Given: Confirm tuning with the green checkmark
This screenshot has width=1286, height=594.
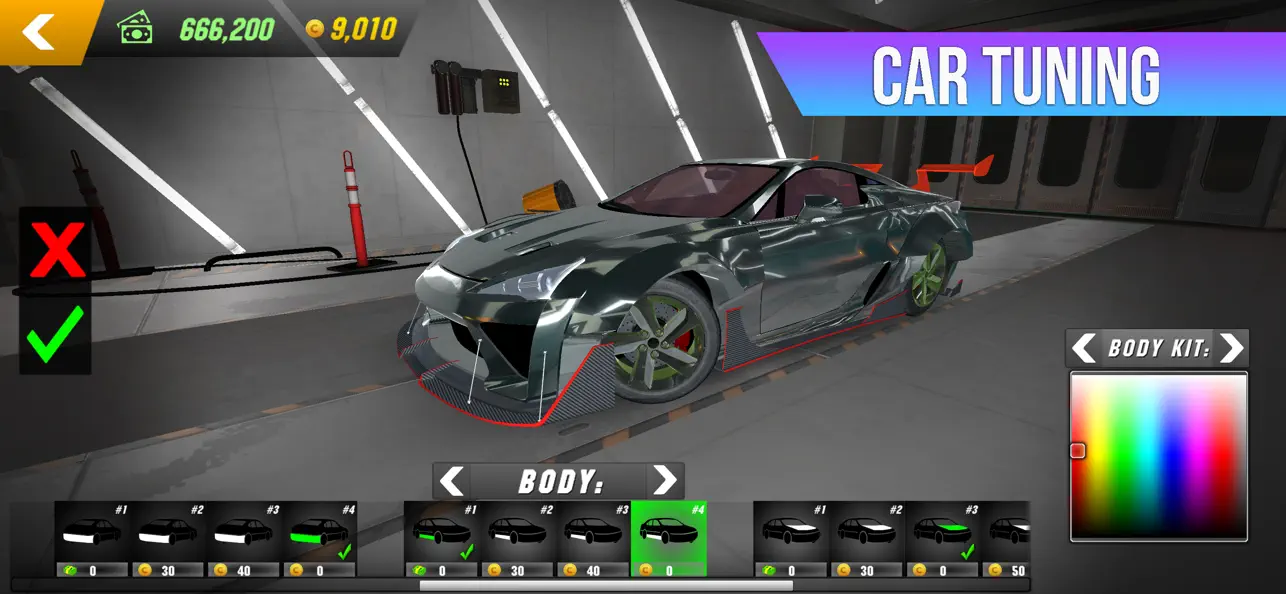Looking at the screenshot, I should pos(56,335).
